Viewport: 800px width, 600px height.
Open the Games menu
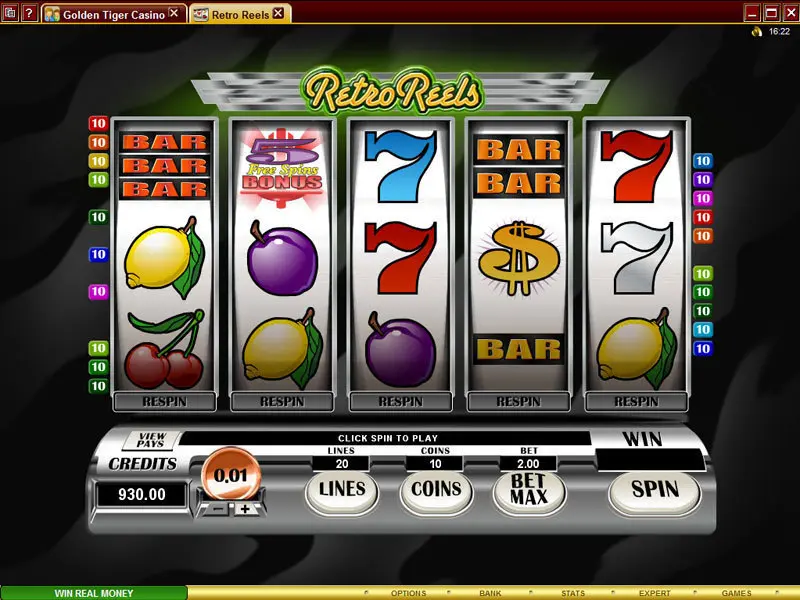(737, 593)
